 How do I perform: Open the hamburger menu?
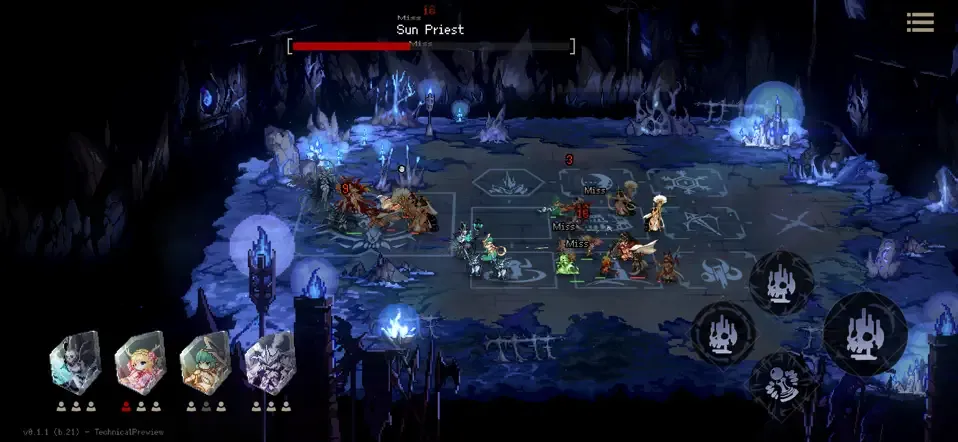[x=920, y=22]
